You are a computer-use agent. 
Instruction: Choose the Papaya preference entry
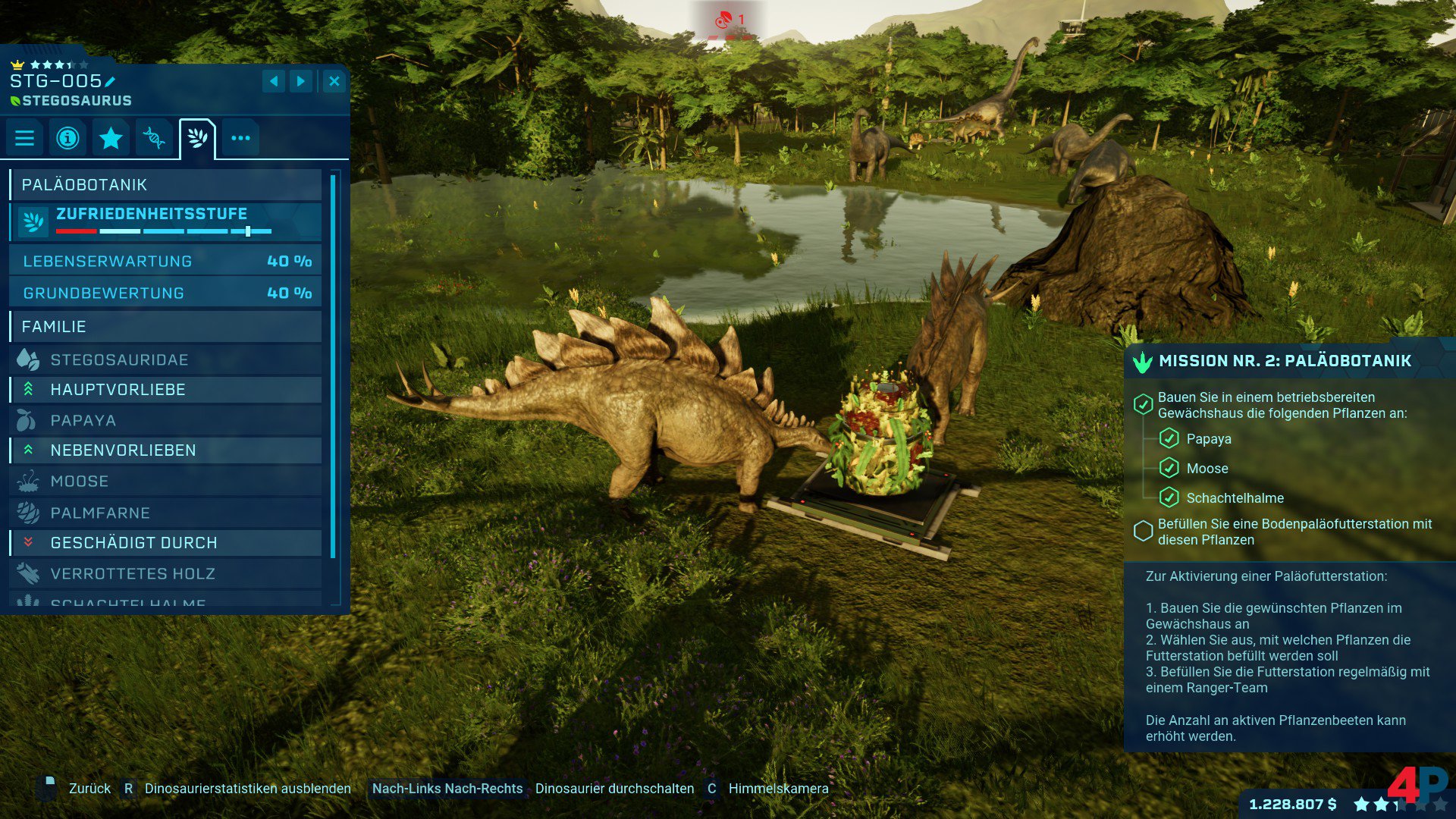click(165, 420)
